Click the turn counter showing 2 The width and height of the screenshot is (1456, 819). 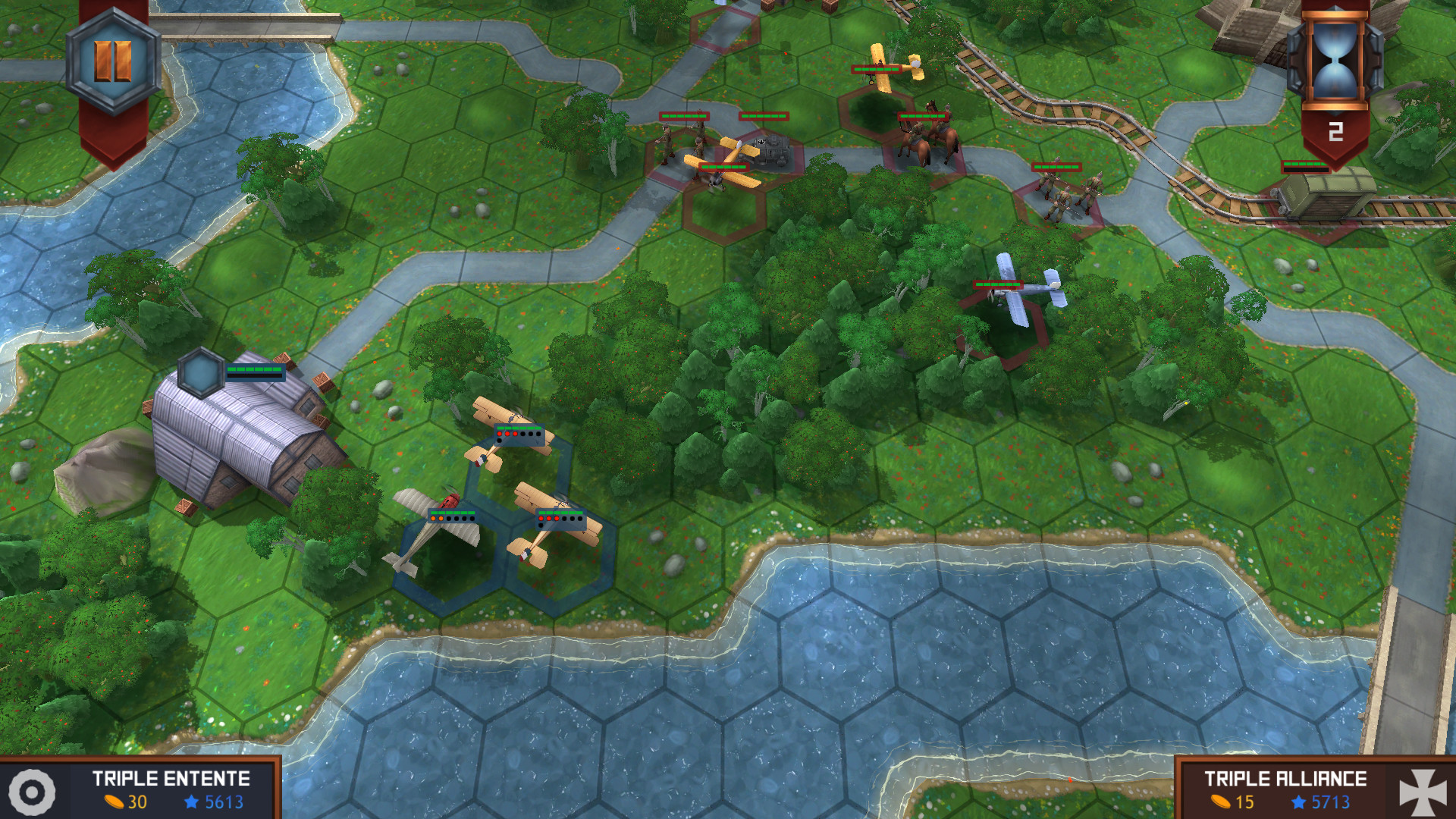[1335, 132]
